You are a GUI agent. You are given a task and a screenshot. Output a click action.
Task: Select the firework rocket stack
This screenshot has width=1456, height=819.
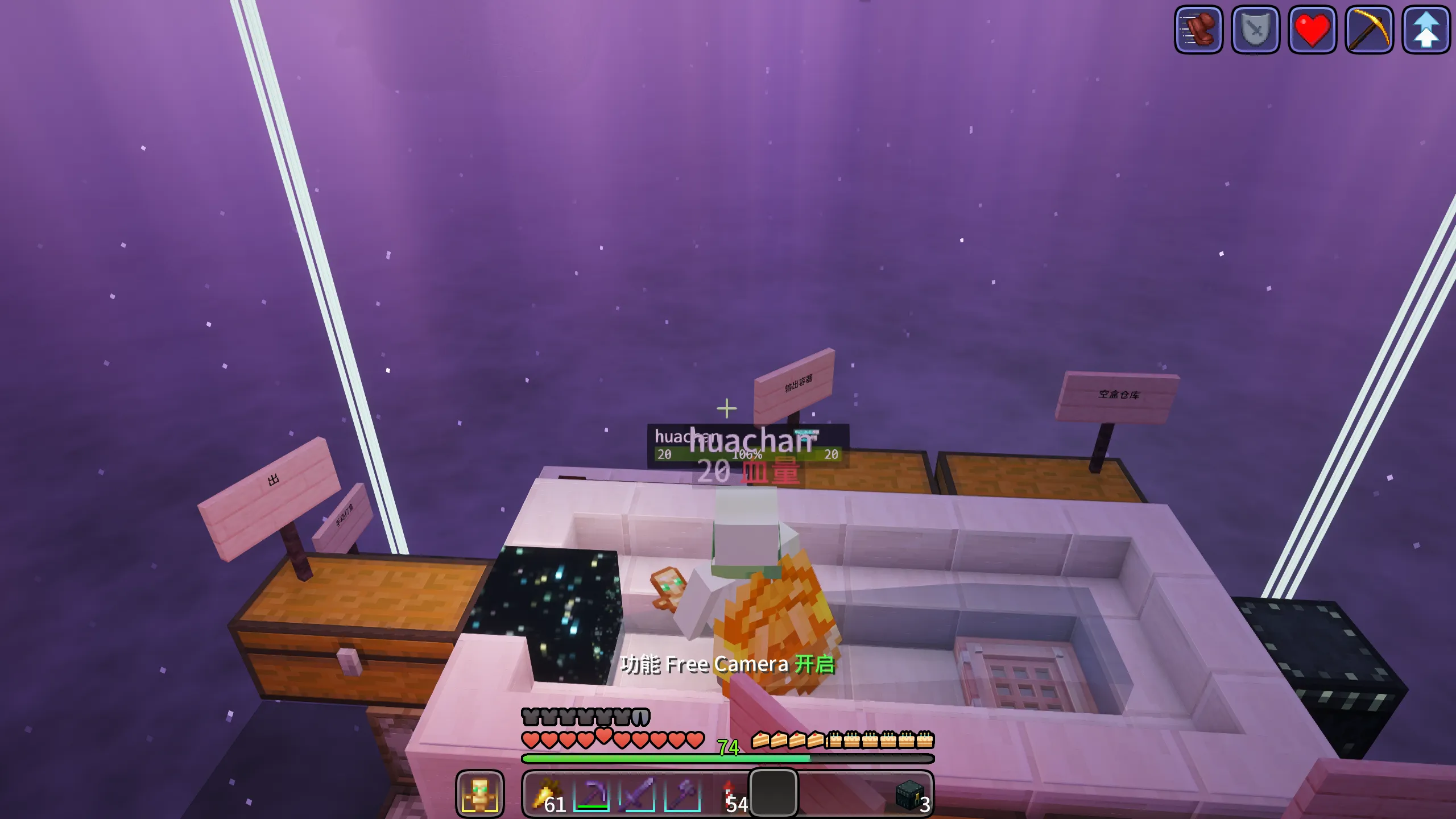(x=729, y=794)
